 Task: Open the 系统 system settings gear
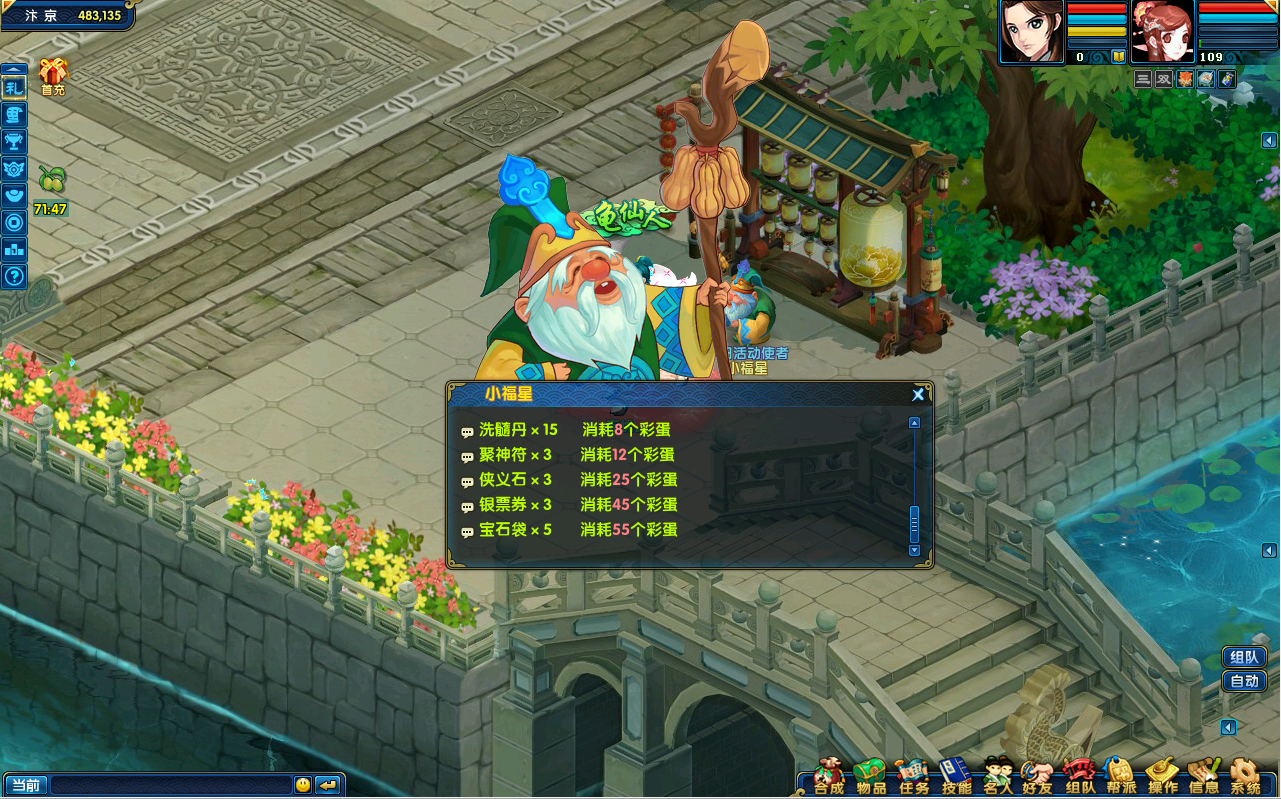(1245, 776)
